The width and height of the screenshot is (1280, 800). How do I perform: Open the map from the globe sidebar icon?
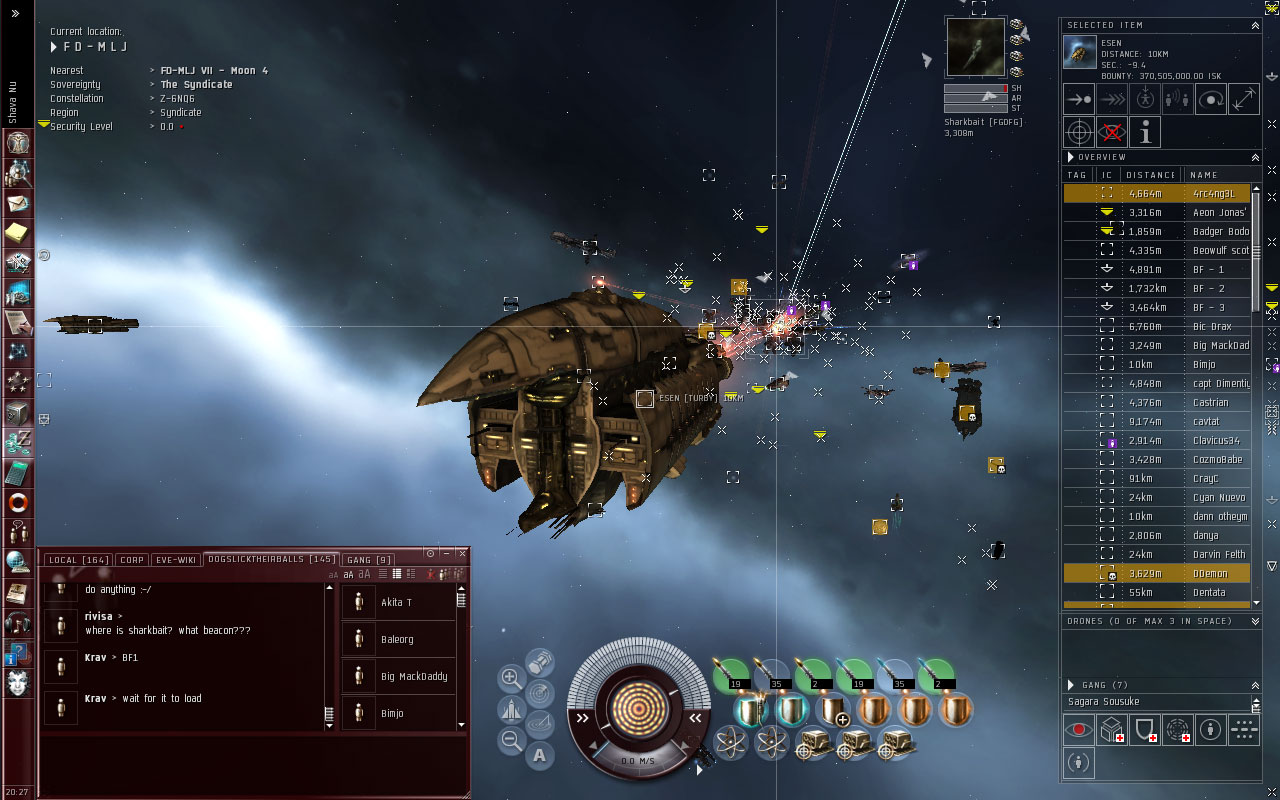click(18, 561)
